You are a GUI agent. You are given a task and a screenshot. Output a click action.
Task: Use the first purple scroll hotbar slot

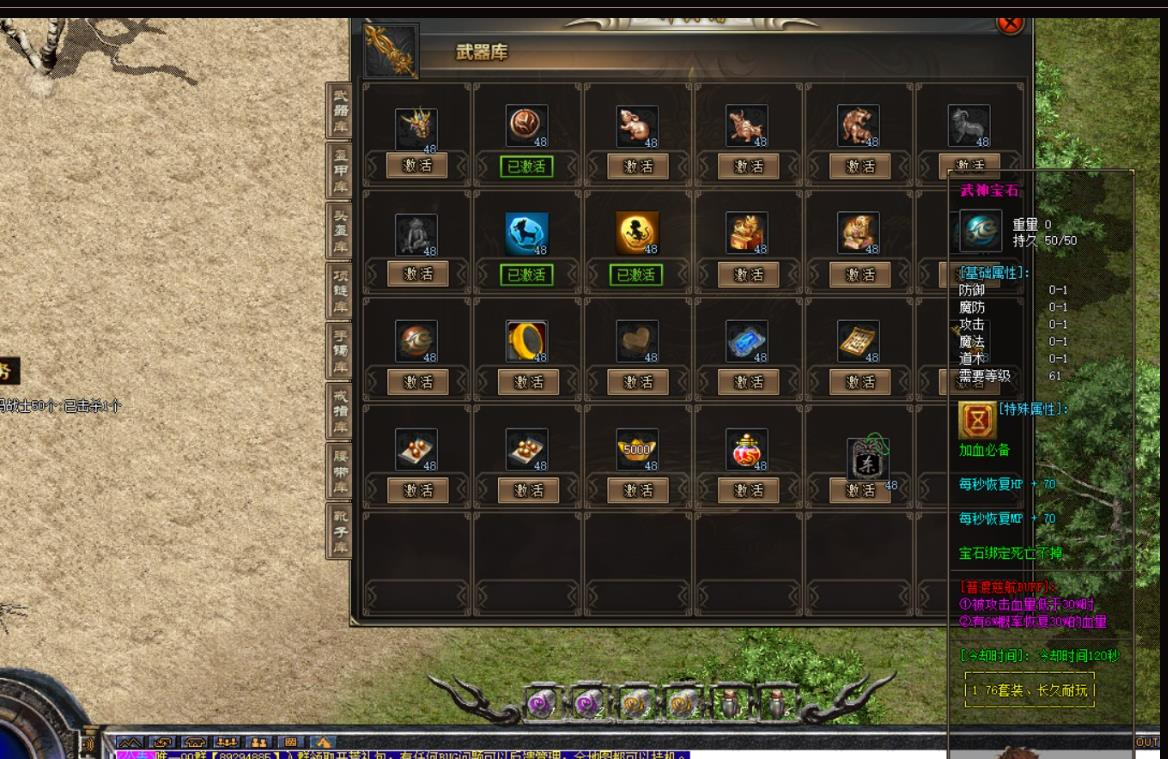(544, 703)
